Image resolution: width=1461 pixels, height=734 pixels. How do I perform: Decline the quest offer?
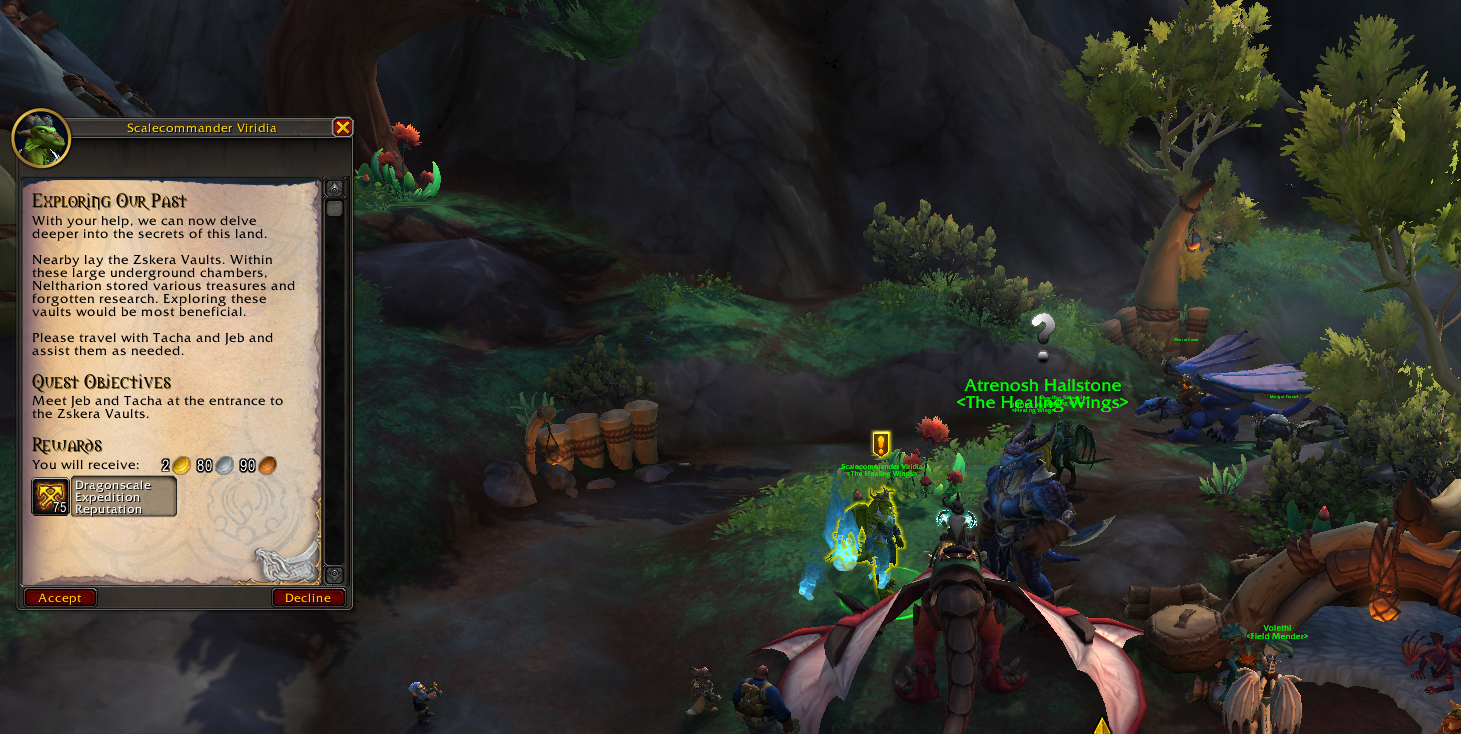point(308,598)
